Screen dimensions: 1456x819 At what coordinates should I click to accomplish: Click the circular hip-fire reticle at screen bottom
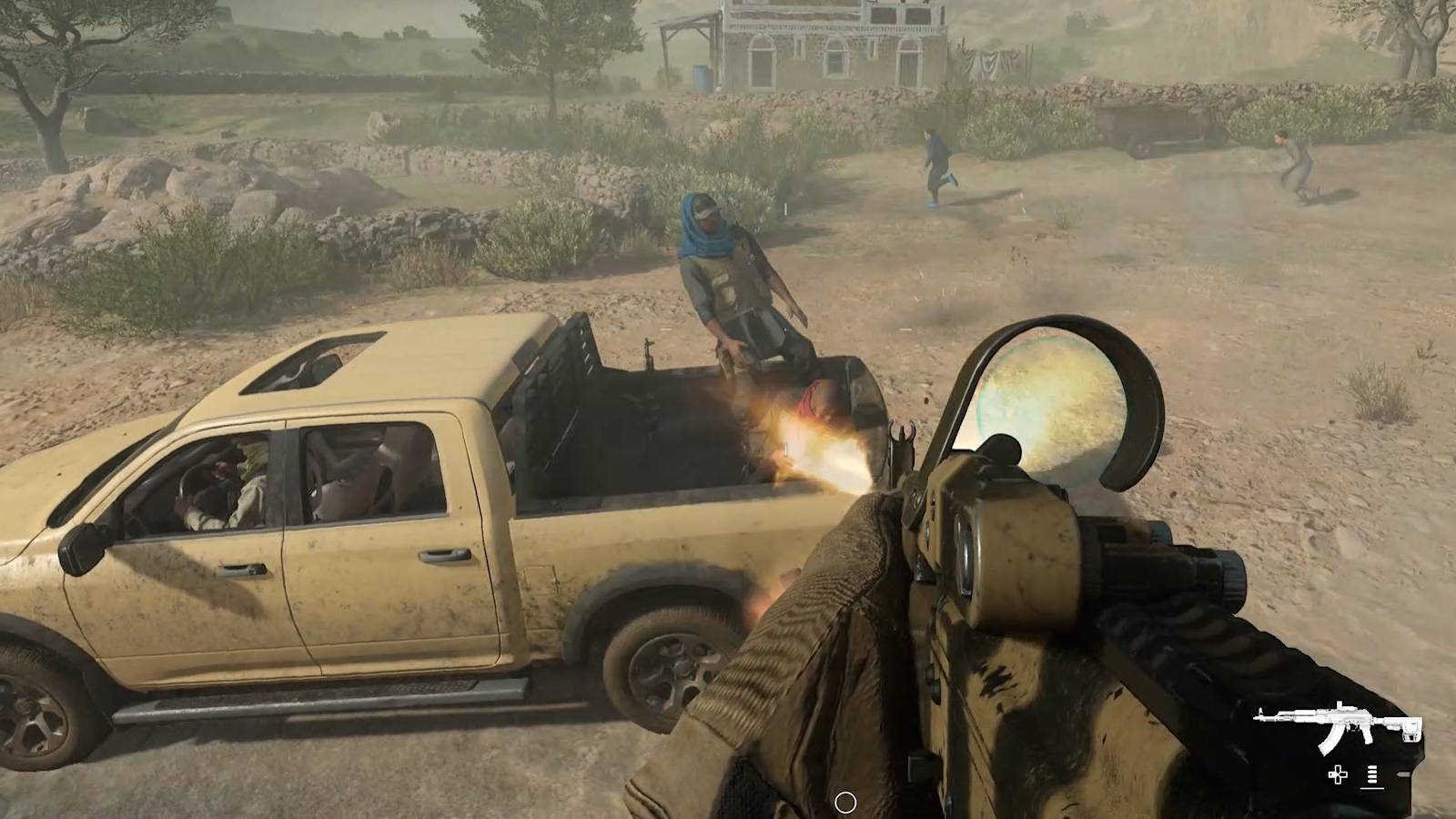846,803
